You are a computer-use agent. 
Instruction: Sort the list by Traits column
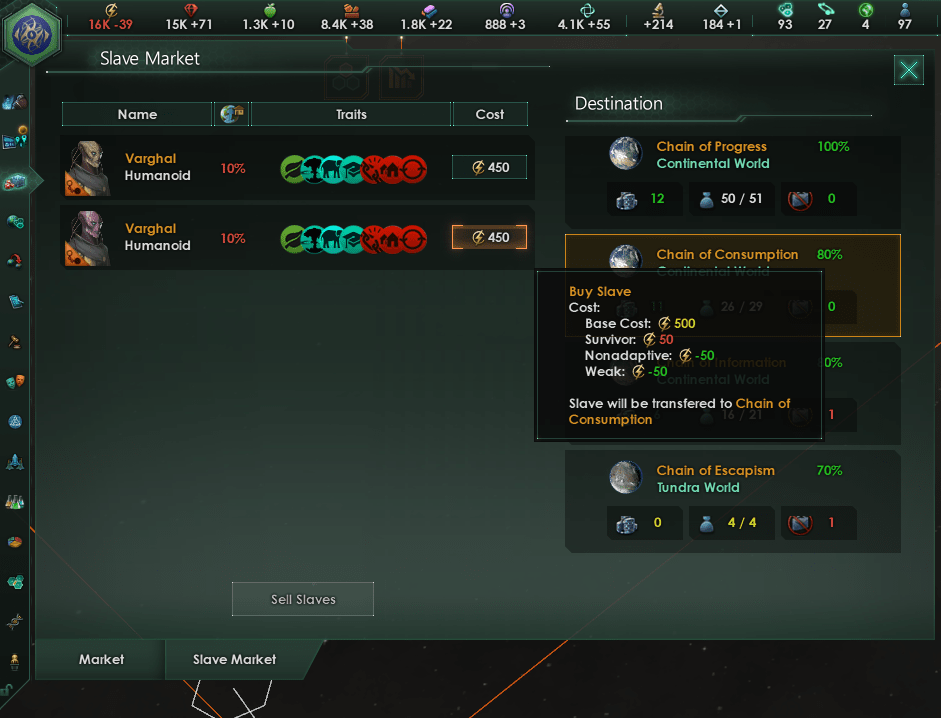click(x=351, y=114)
